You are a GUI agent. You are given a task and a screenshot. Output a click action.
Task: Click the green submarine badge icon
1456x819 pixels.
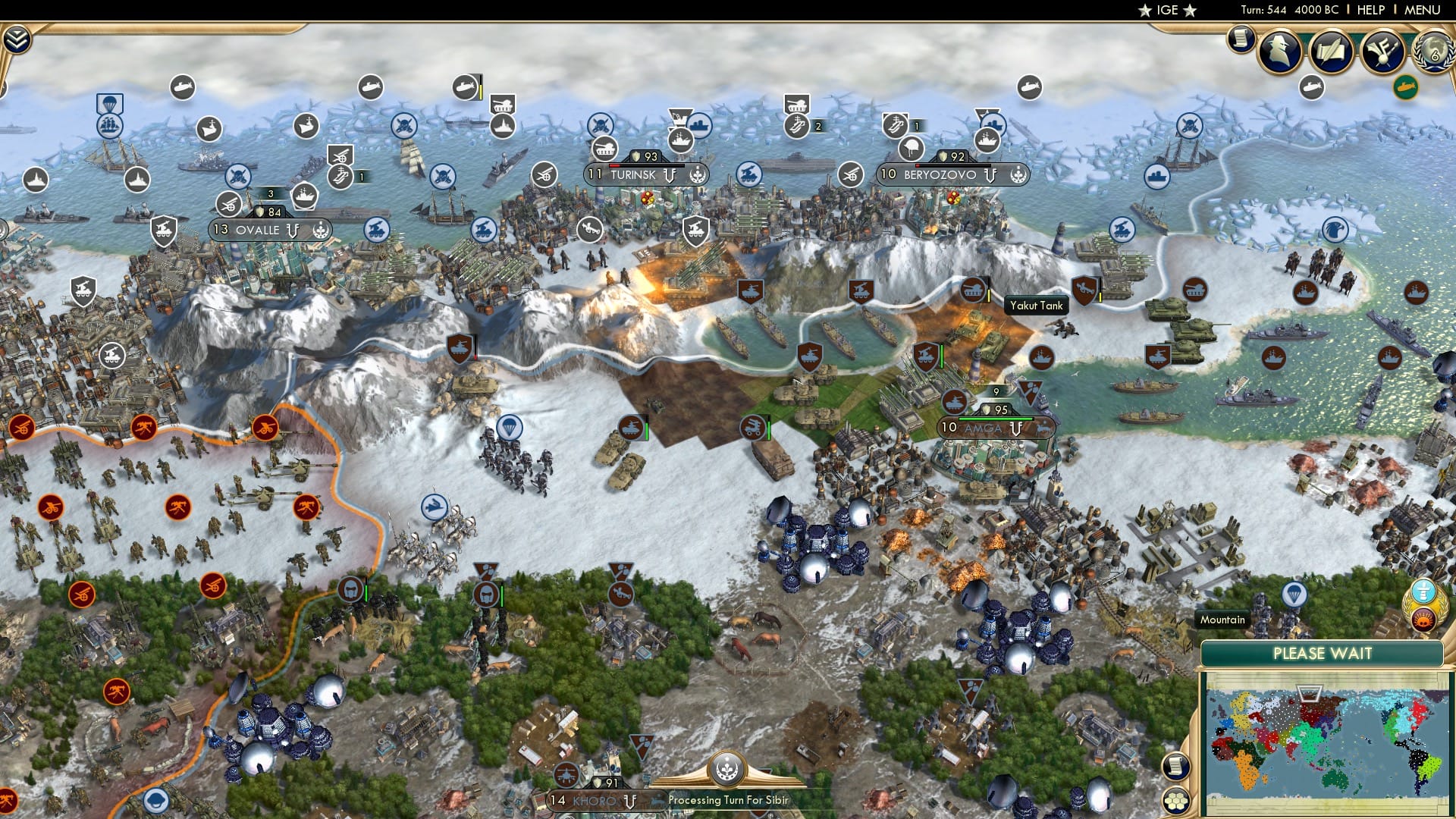(1405, 86)
